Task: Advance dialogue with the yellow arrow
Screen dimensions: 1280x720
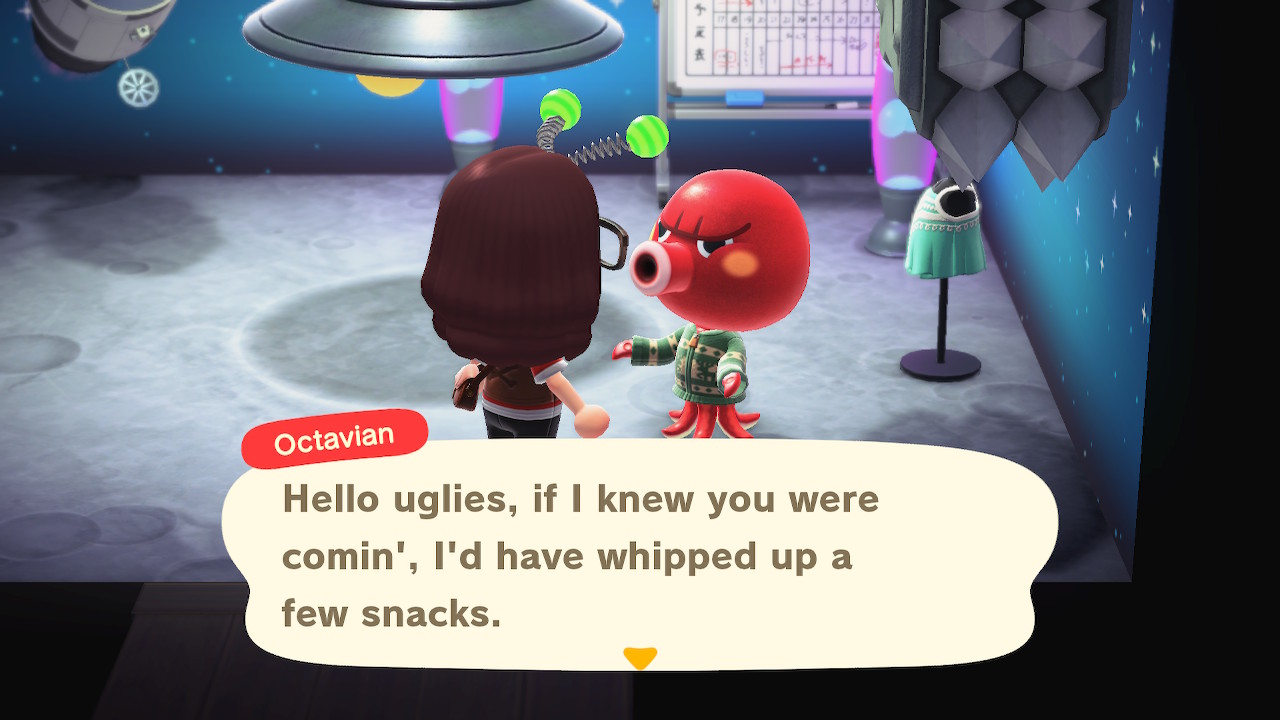Action: pos(640,657)
